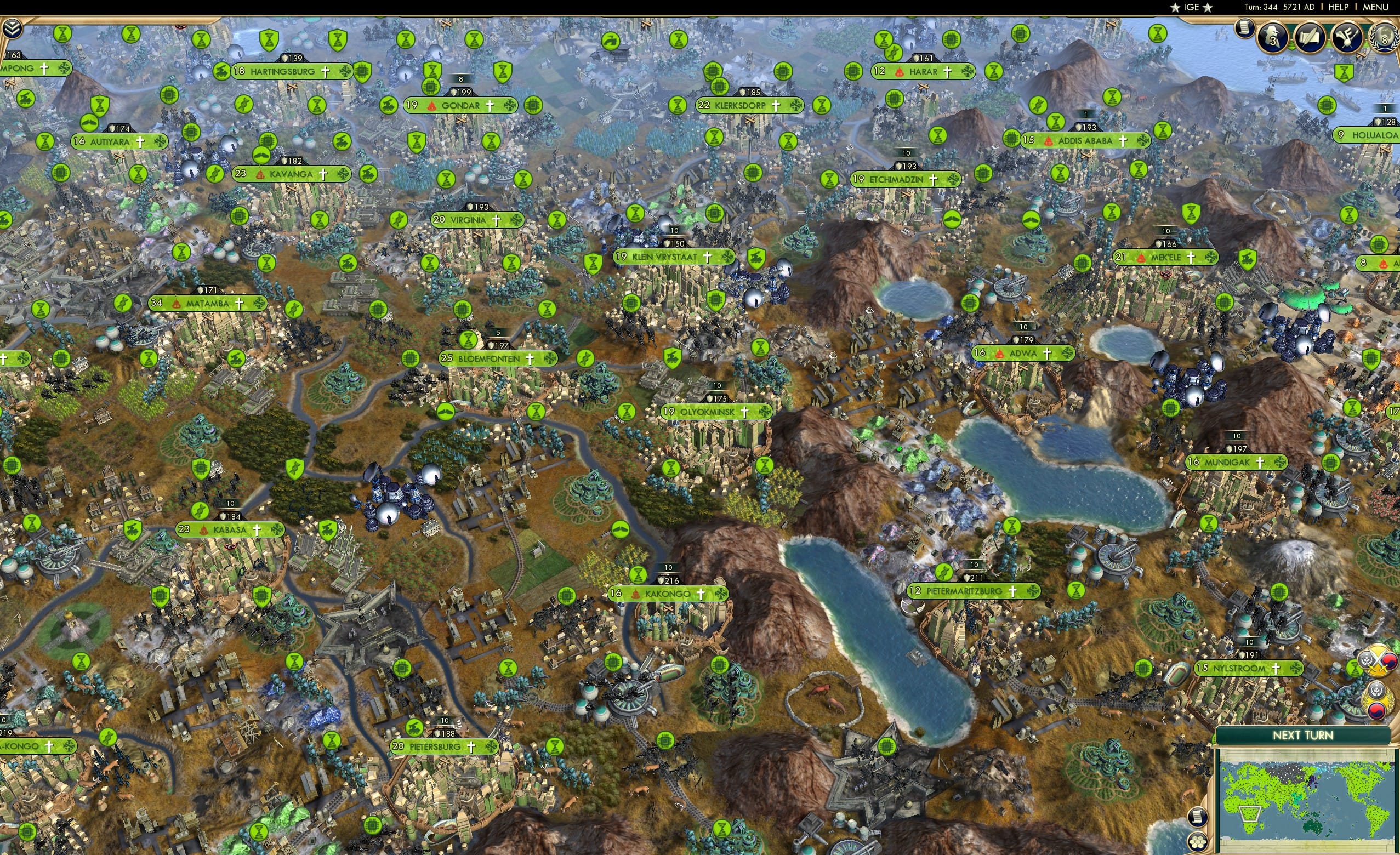Click the crossed-swords war icon above the minimap
This screenshot has width=1400, height=855.
coord(1378,663)
